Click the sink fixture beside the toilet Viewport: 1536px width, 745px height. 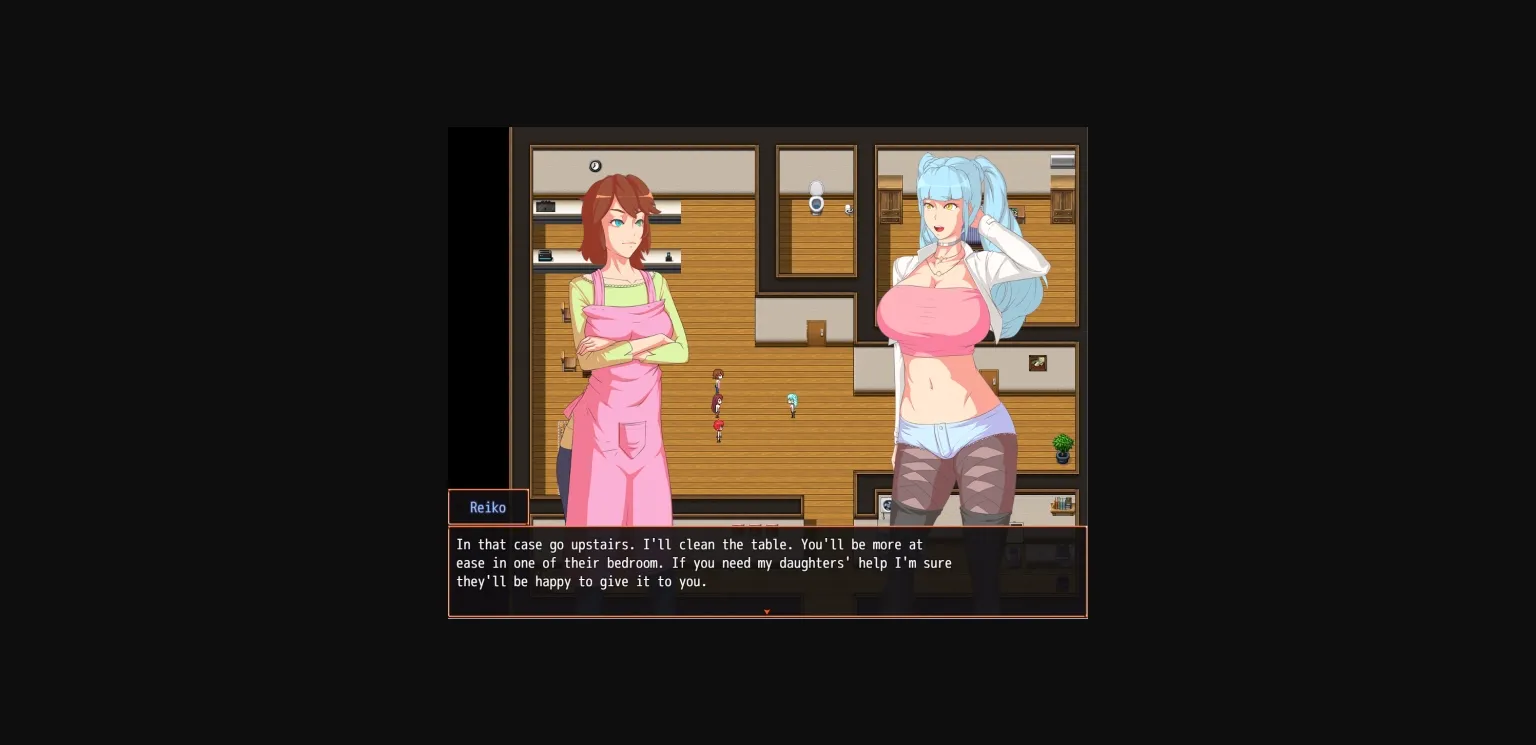point(848,211)
